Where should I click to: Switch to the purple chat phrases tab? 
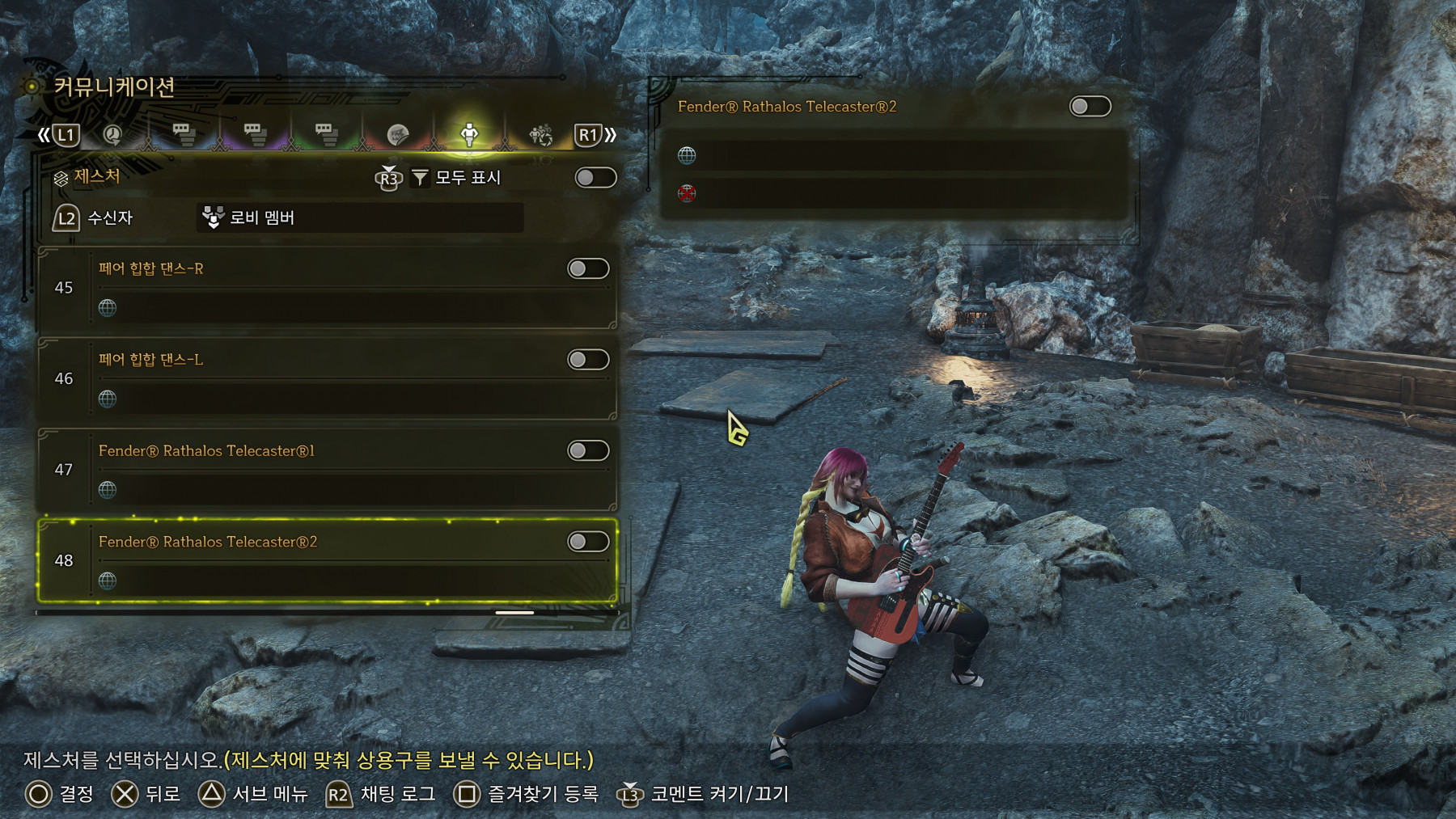pyautogui.click(x=255, y=135)
